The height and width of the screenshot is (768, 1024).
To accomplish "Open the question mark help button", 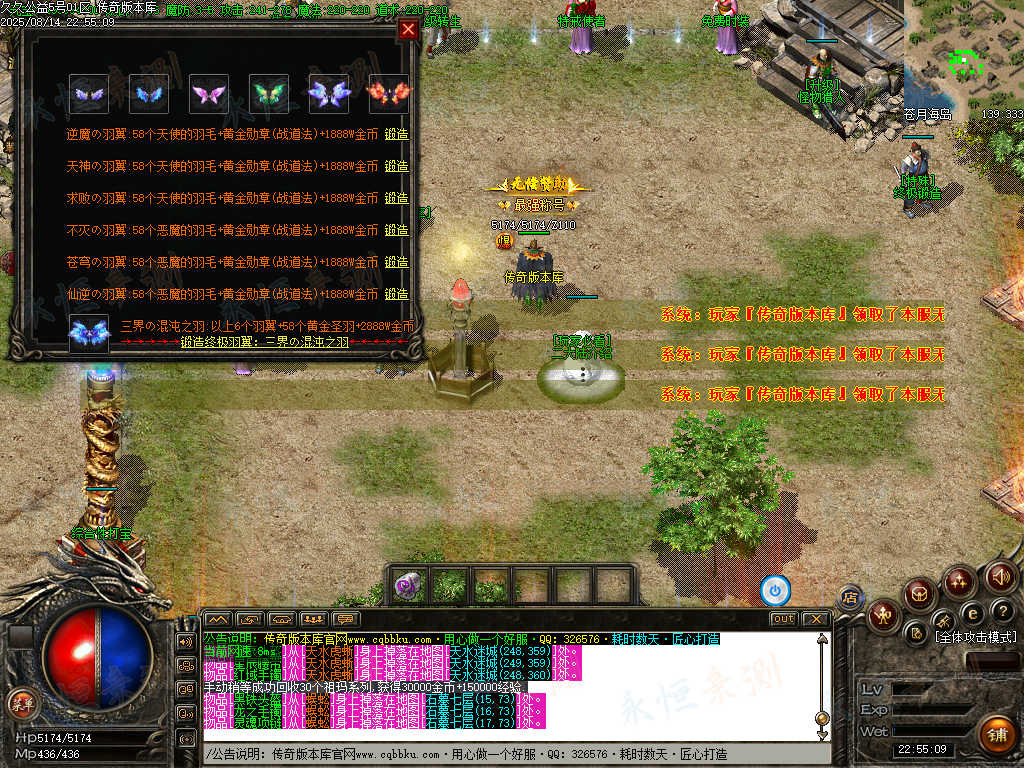I will click(x=1002, y=611).
